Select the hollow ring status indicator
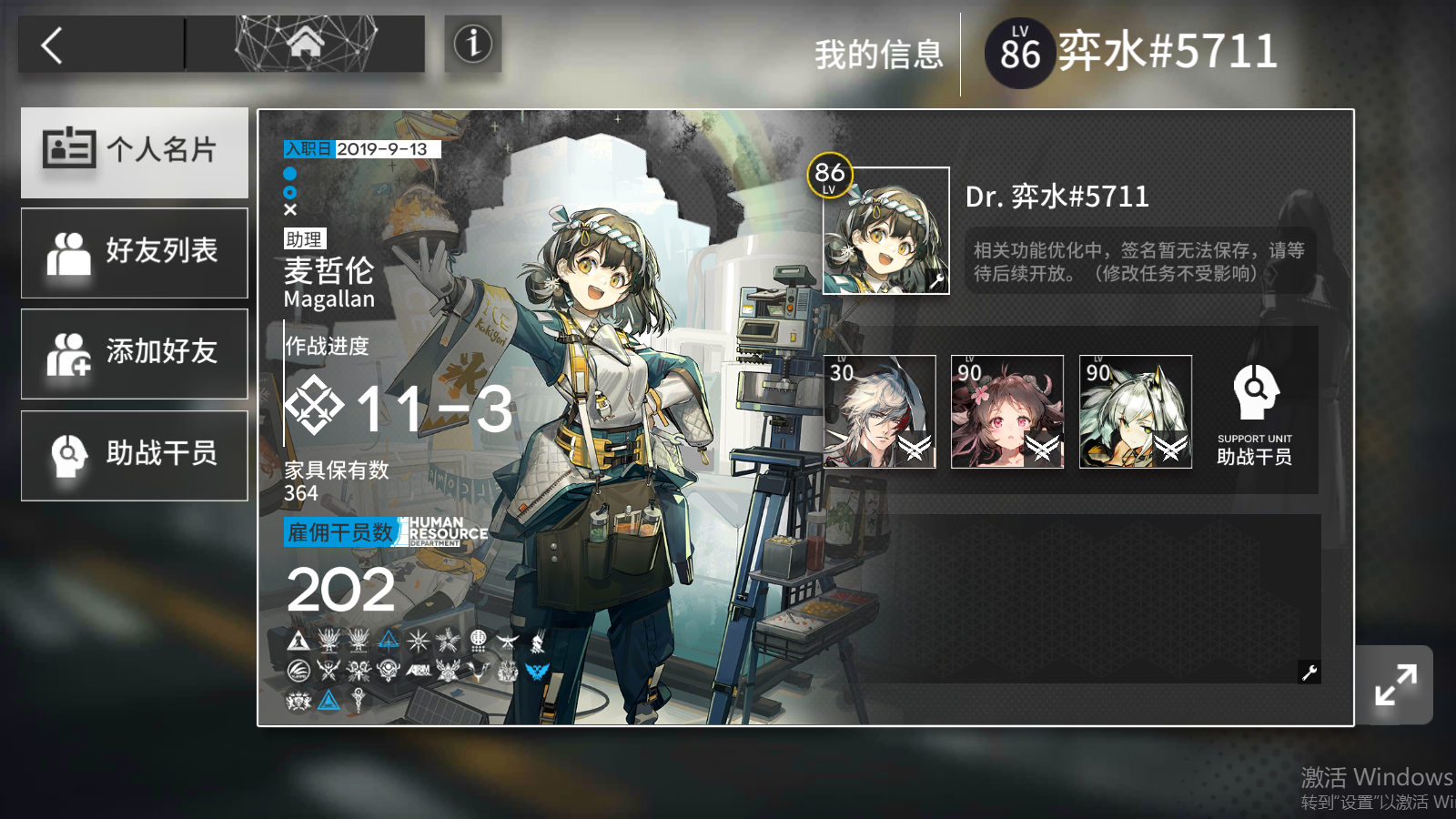The width and height of the screenshot is (1456, 819). tap(289, 192)
